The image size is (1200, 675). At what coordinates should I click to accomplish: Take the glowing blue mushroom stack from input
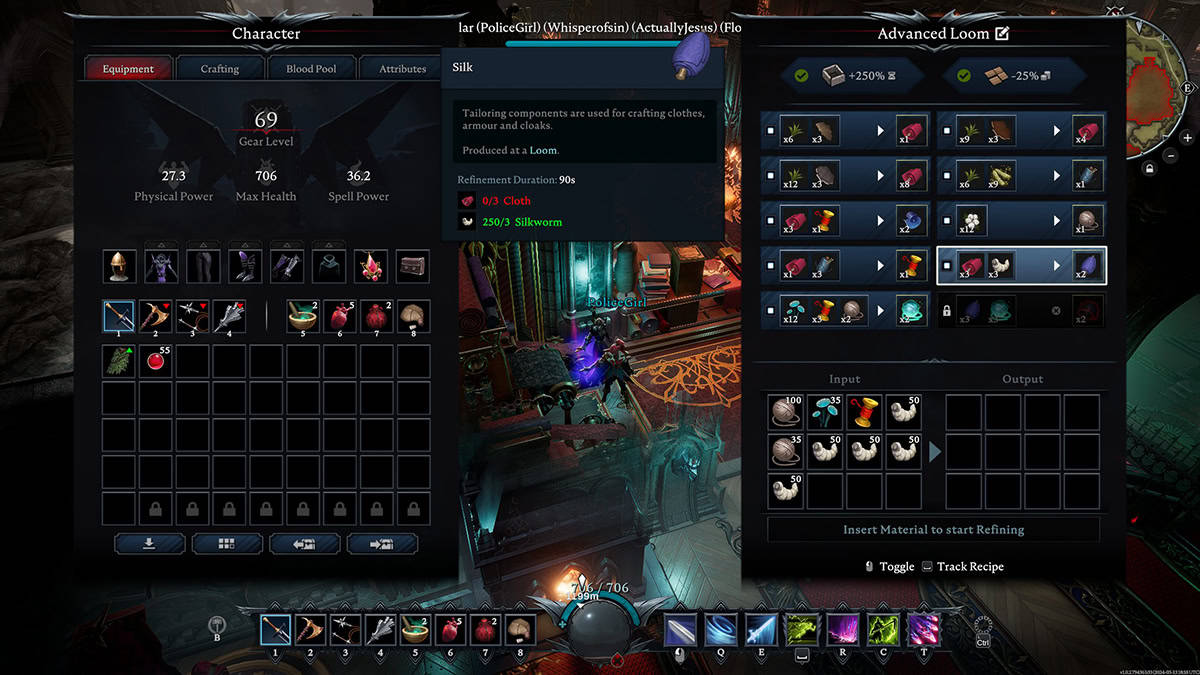(825, 412)
